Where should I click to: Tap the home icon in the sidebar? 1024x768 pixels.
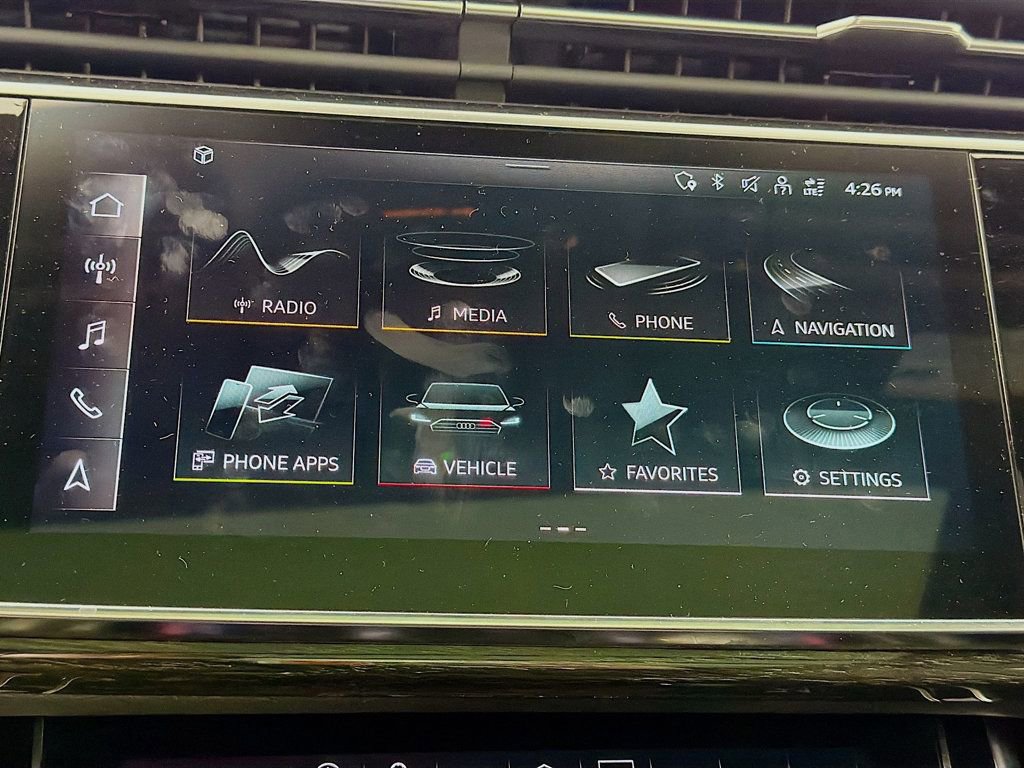[105, 206]
